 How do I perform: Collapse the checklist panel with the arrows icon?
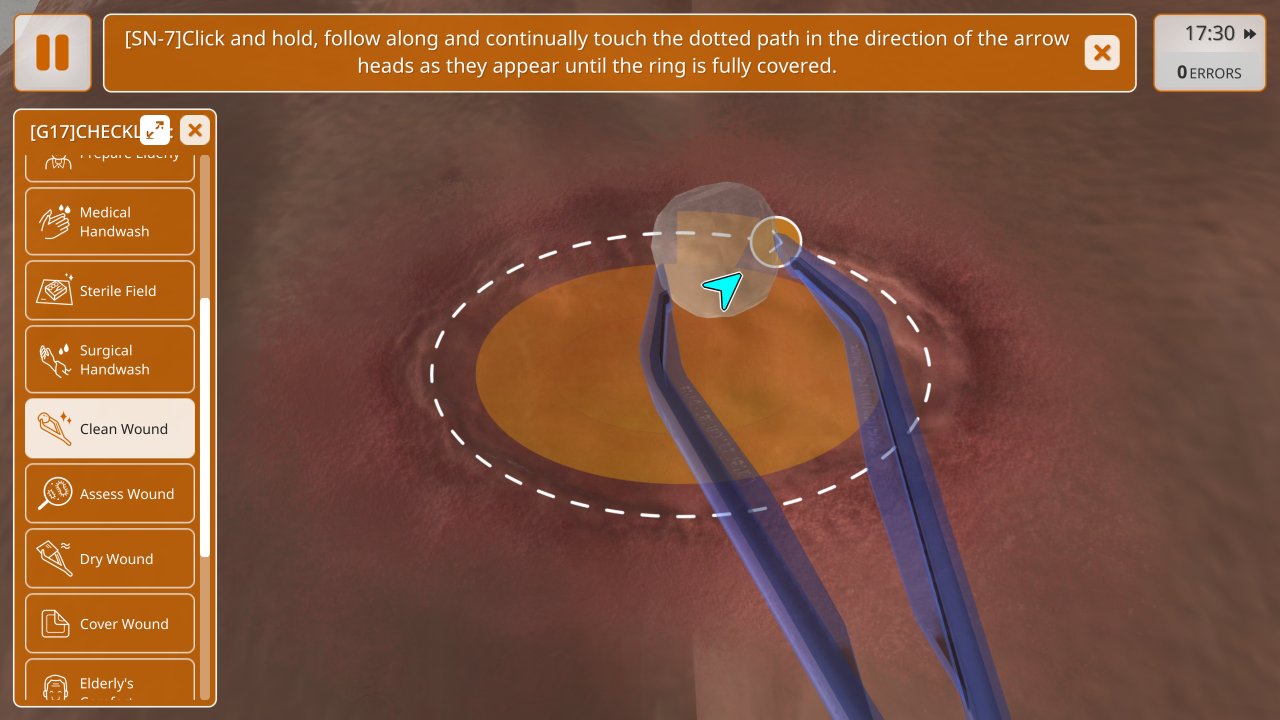click(x=155, y=130)
